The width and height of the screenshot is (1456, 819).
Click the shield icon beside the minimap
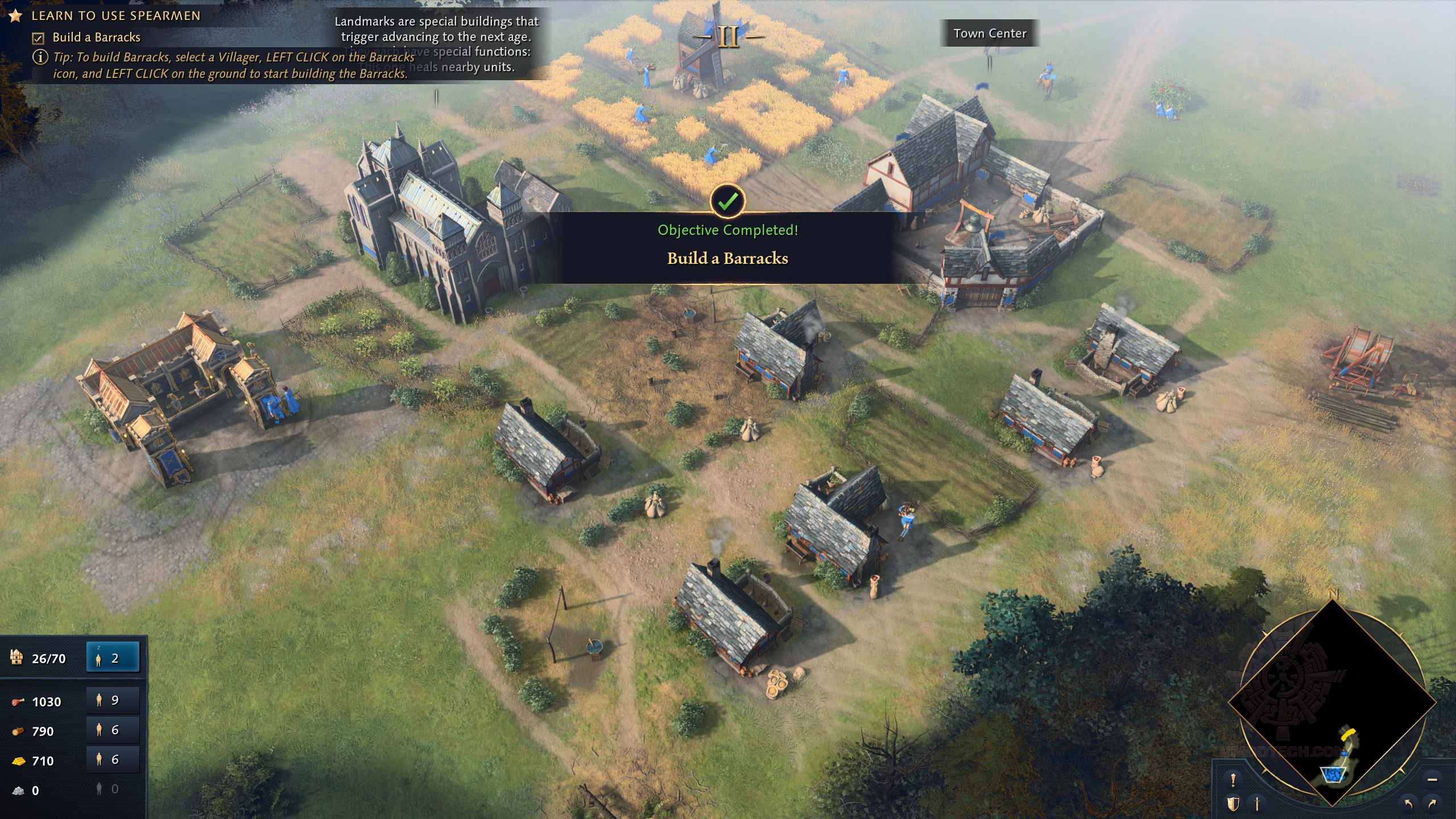[x=1233, y=804]
